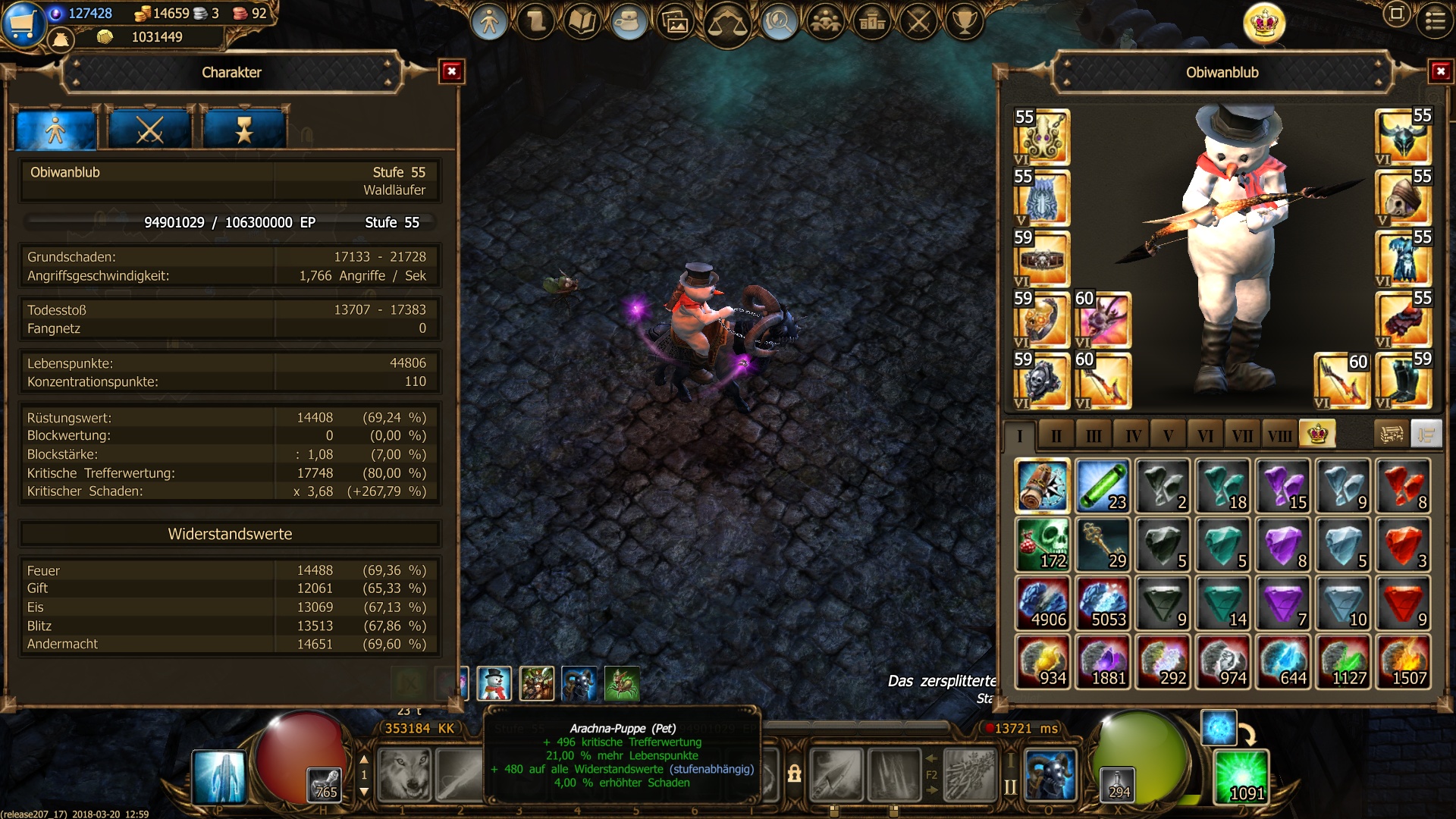The image size is (1456, 819).
Task: Open the crown inventory tab
Action: click(1318, 435)
